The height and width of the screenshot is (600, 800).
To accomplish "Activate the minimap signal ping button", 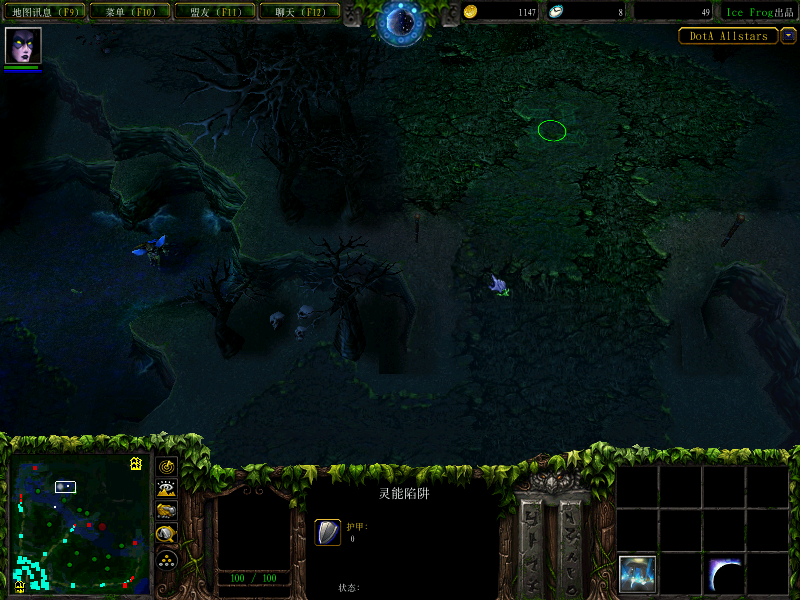I will click(167, 467).
